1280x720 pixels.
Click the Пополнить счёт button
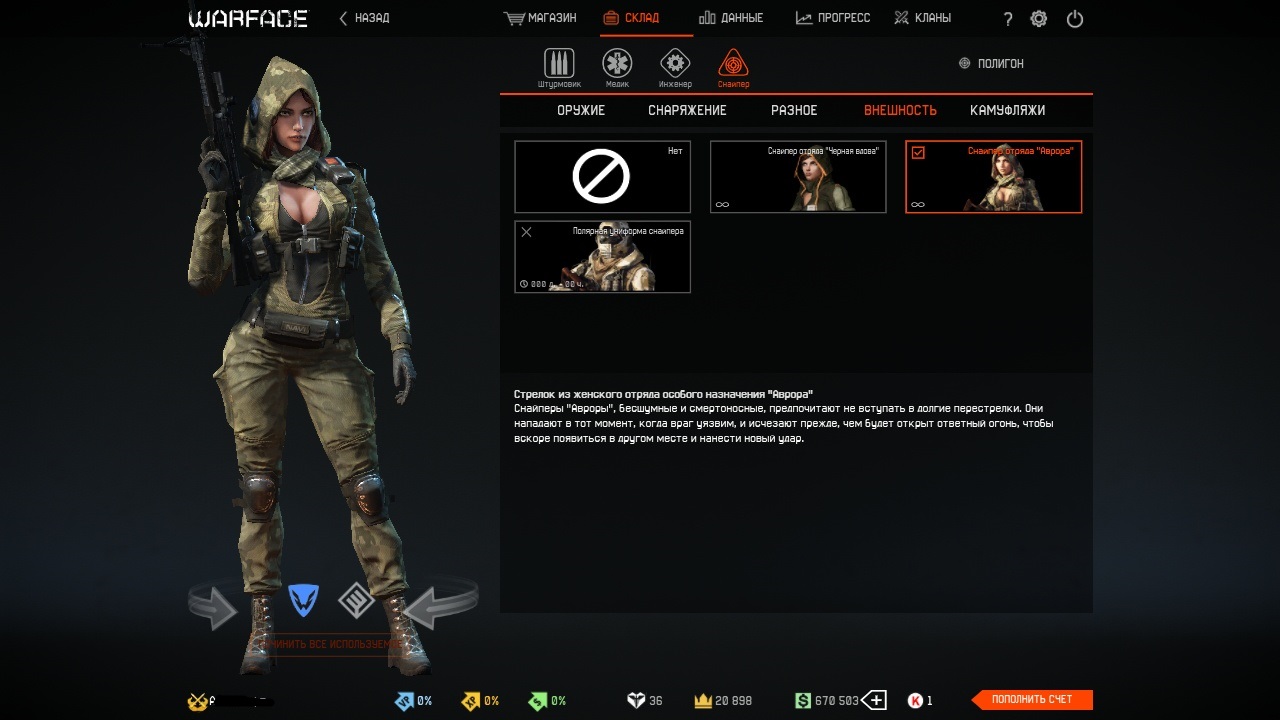pyautogui.click(x=1031, y=700)
